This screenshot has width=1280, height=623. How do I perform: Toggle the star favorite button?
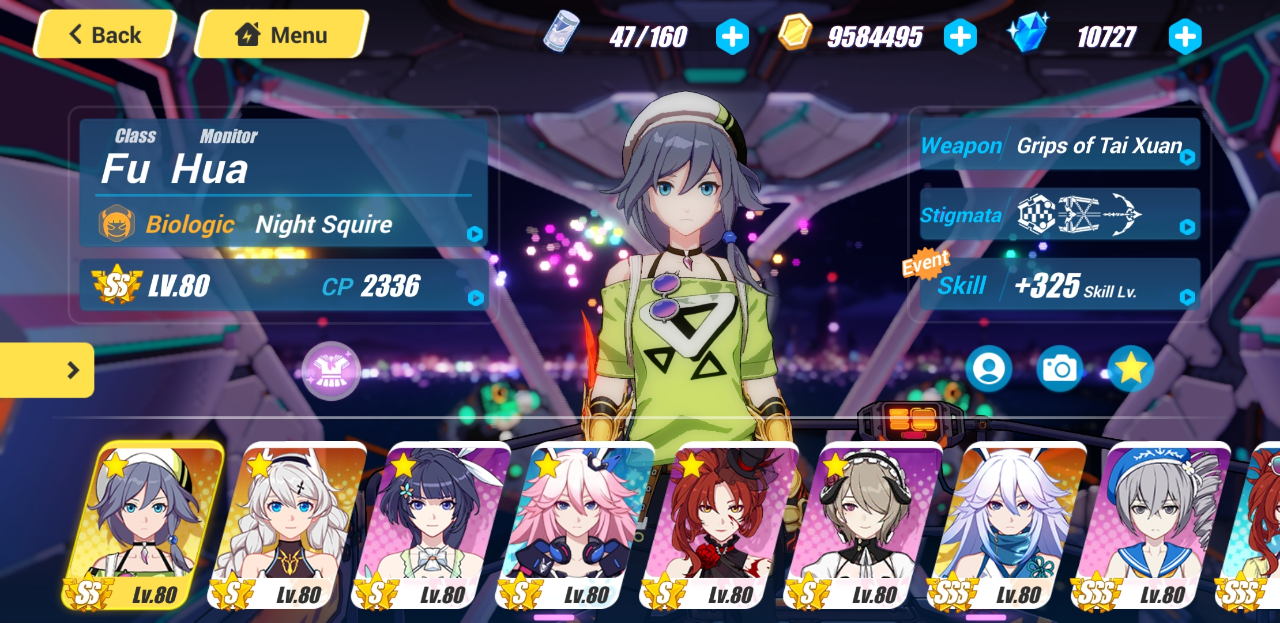(1130, 369)
